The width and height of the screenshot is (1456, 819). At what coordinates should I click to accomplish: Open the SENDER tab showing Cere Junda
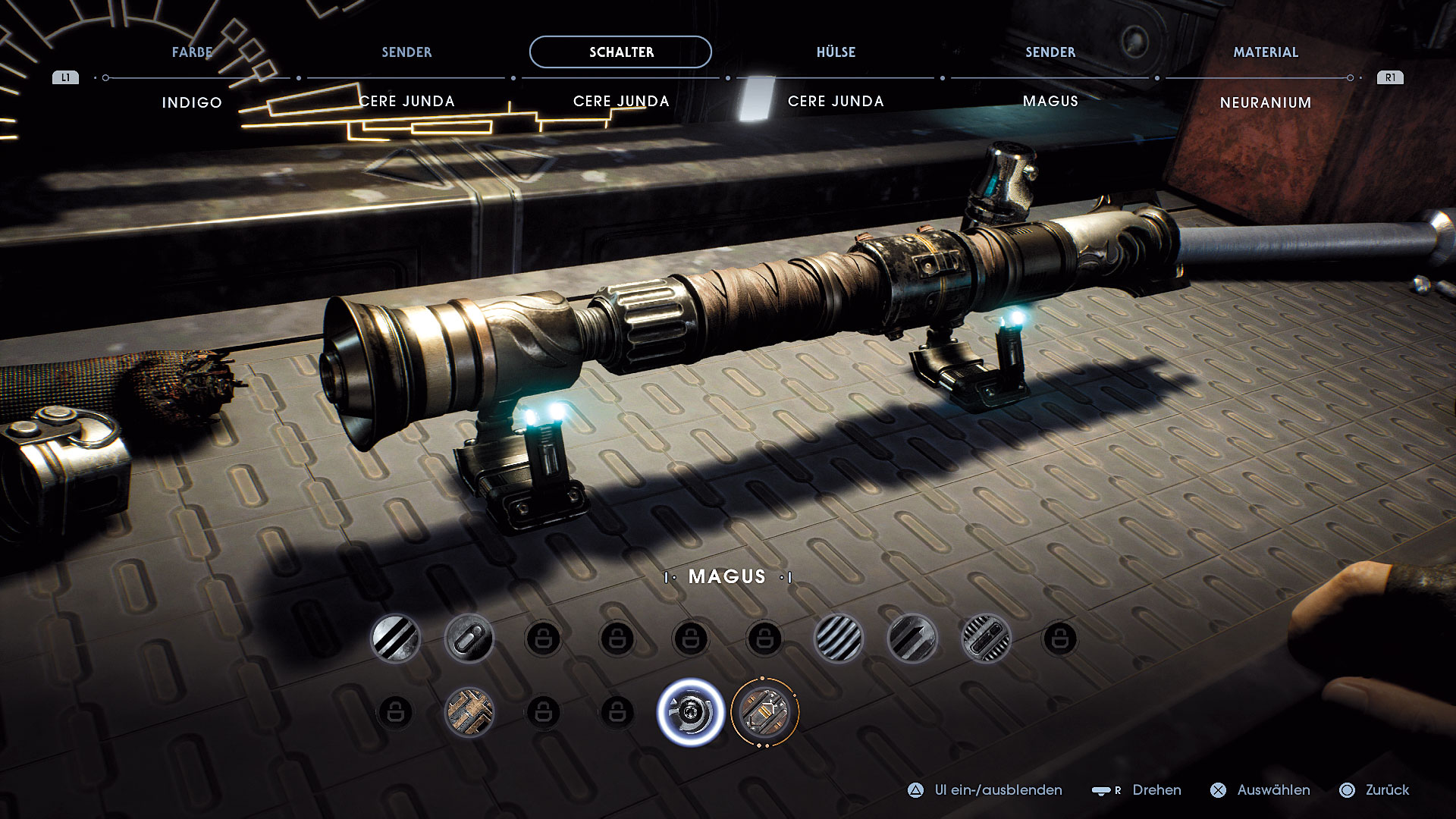[406, 52]
